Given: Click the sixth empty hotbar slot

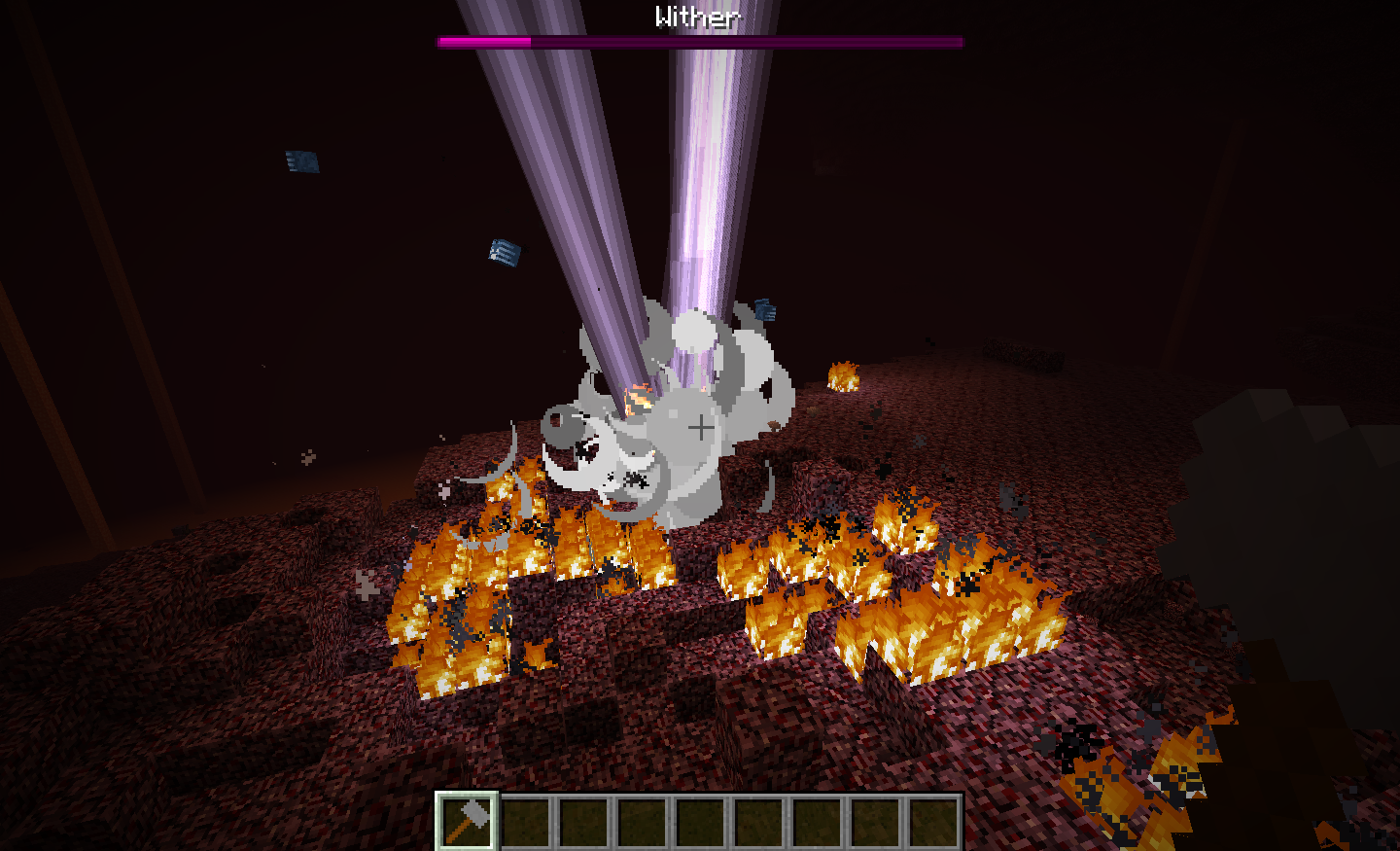Looking at the screenshot, I should (x=757, y=823).
